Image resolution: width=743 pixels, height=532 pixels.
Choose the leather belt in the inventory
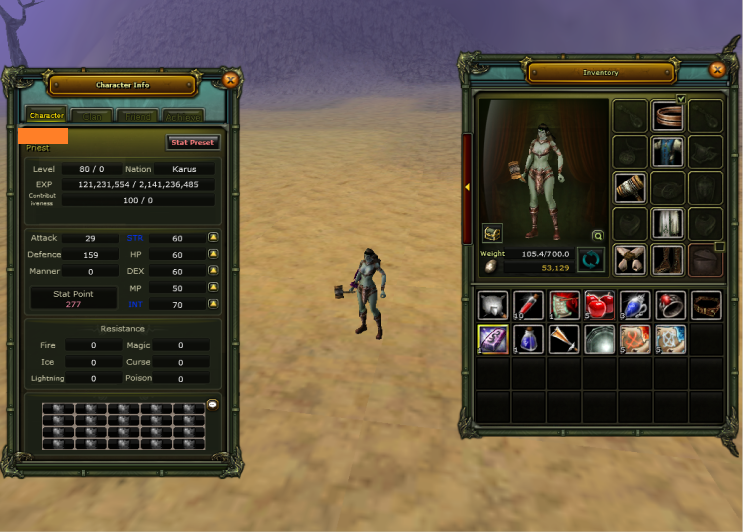(706, 305)
